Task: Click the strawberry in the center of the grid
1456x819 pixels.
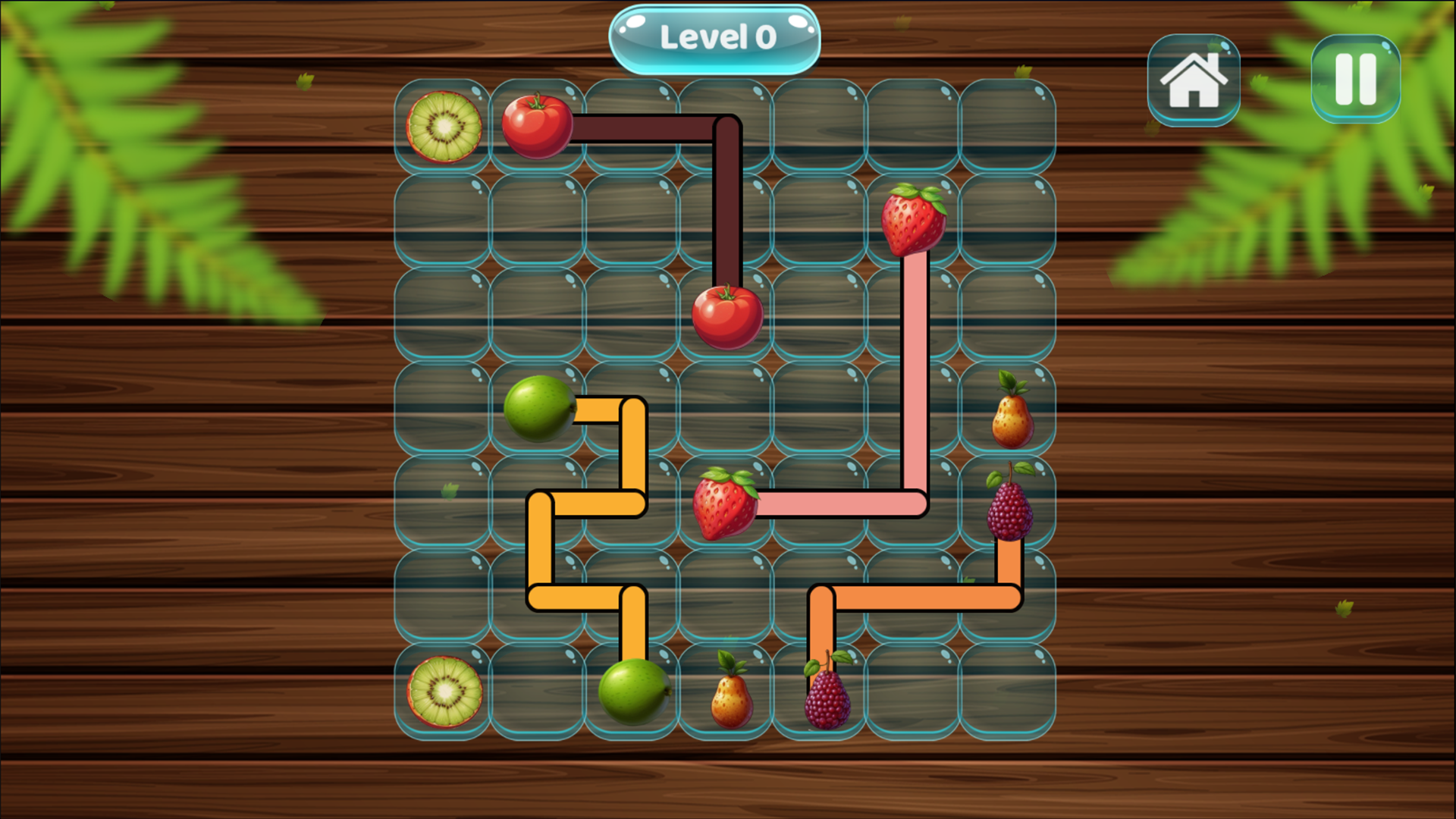Action: coord(726,504)
